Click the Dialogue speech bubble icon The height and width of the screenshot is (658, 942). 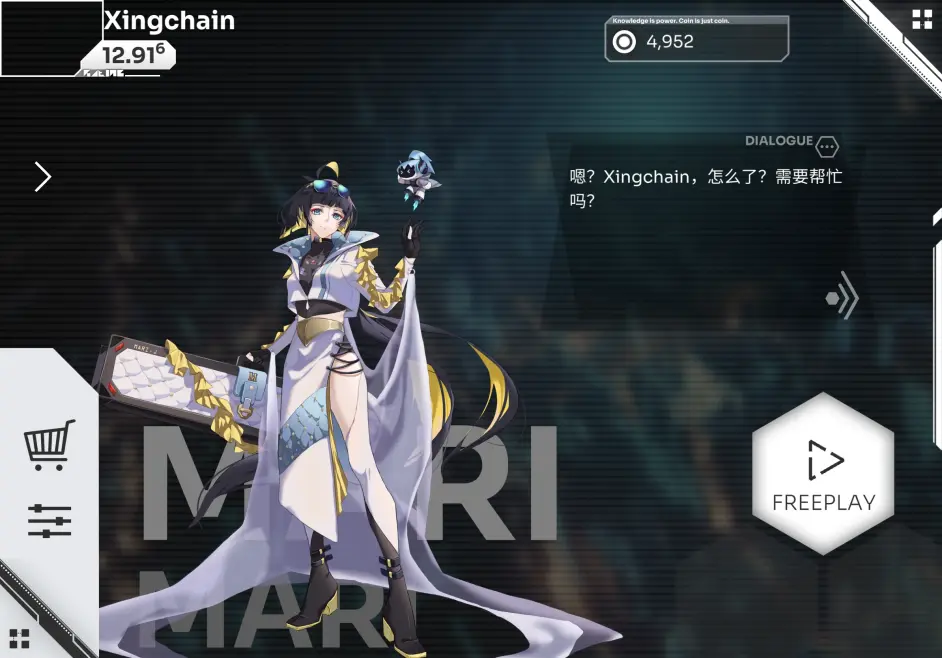pyautogui.click(x=827, y=146)
